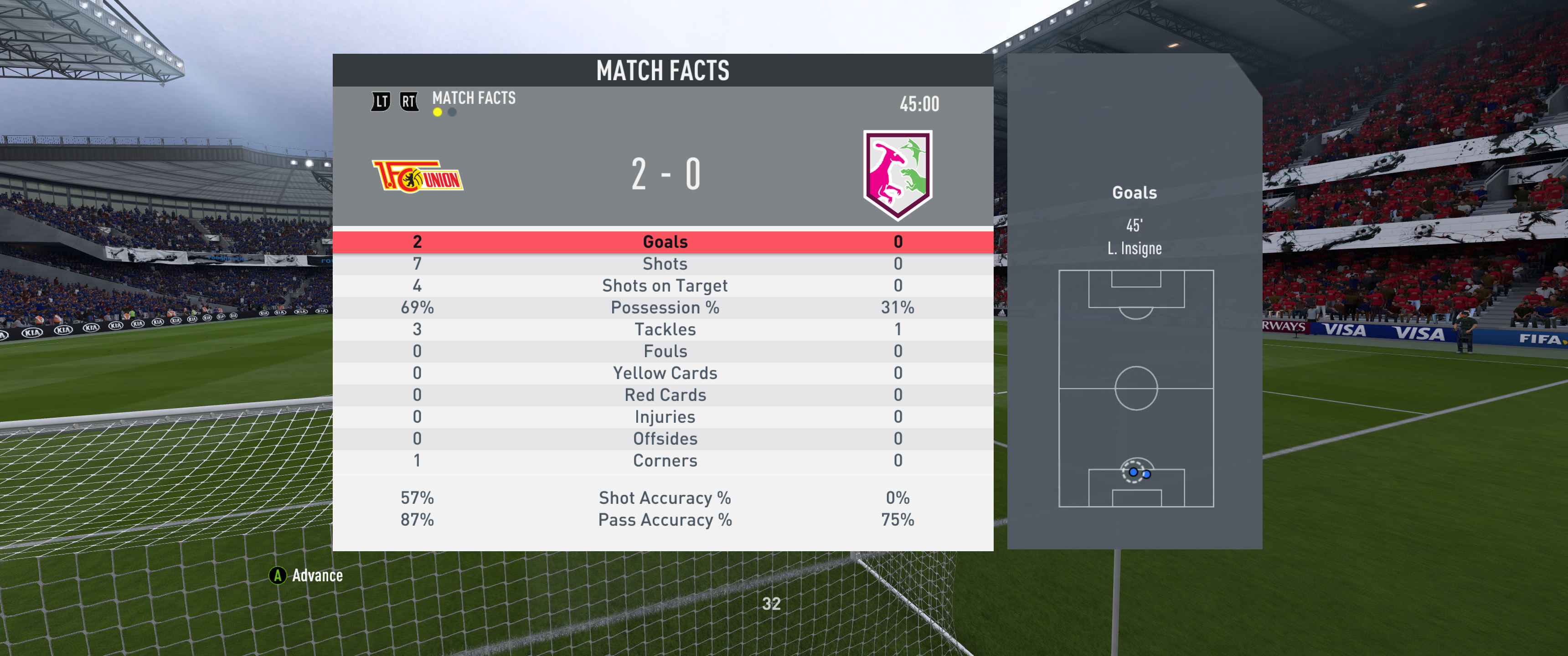Switch to the second page dot
1568x656 pixels.
[452, 112]
